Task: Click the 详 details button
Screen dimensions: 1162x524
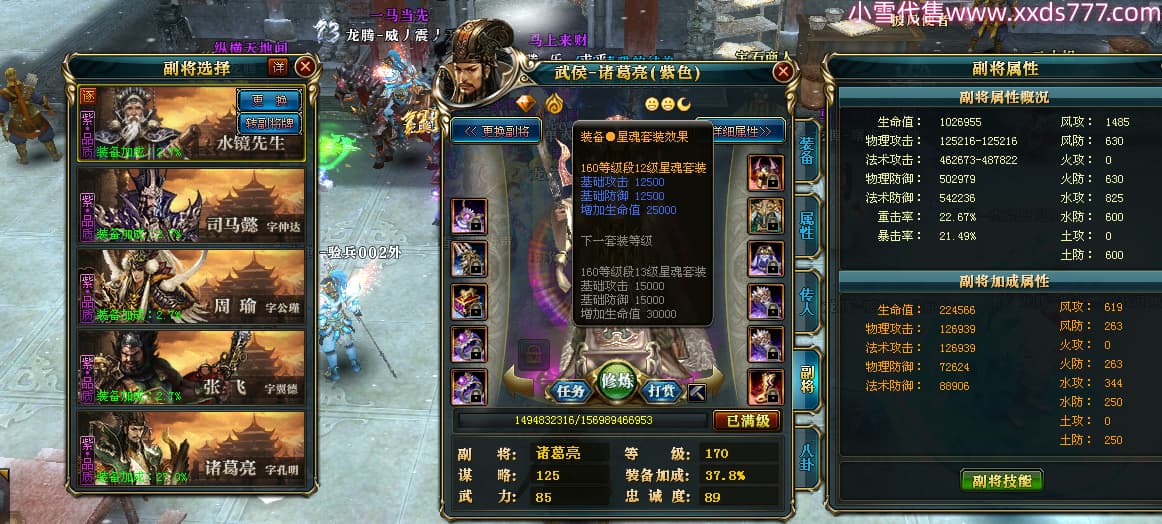Action: click(x=279, y=67)
